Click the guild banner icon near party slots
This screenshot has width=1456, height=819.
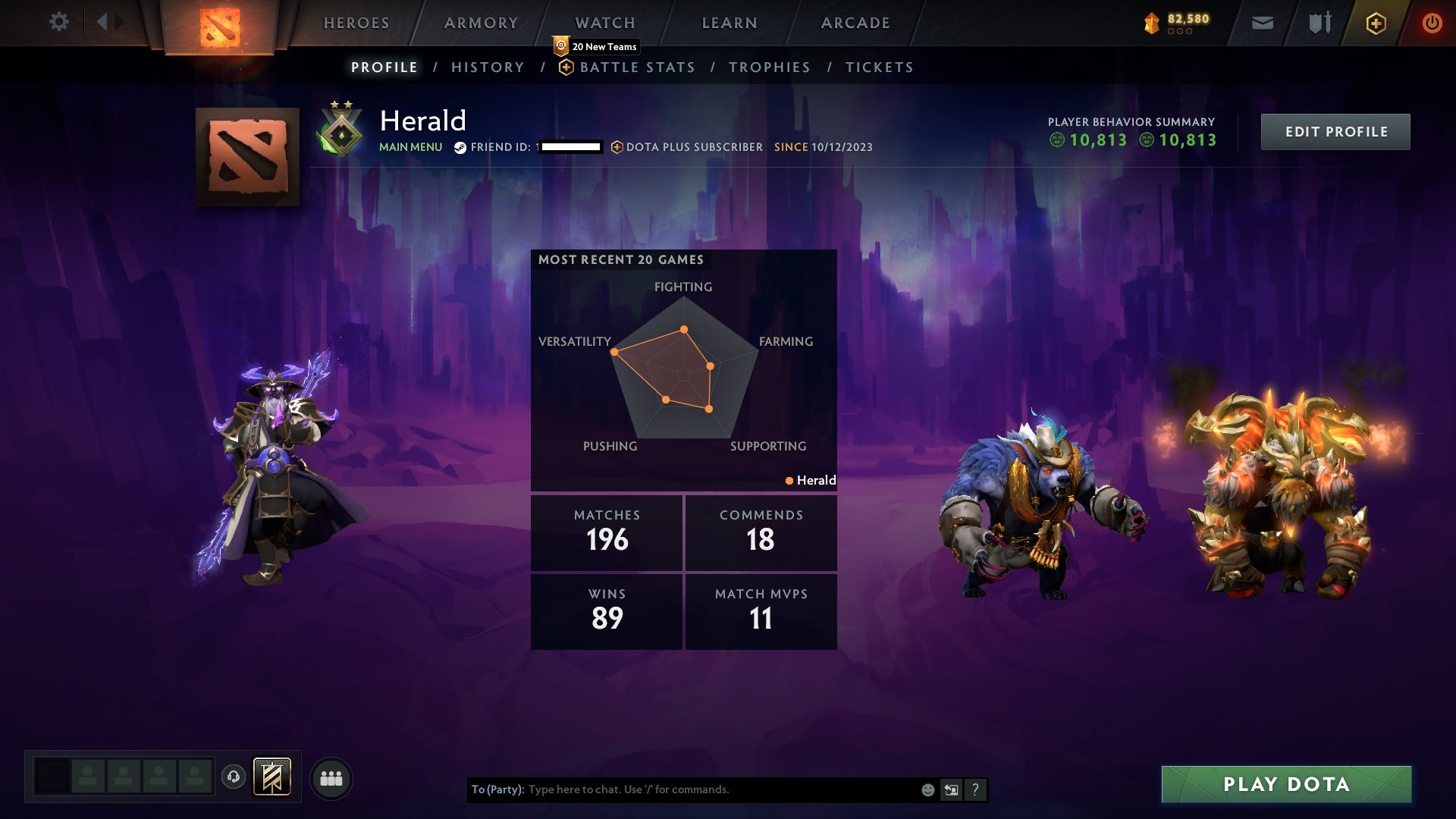pos(273,777)
